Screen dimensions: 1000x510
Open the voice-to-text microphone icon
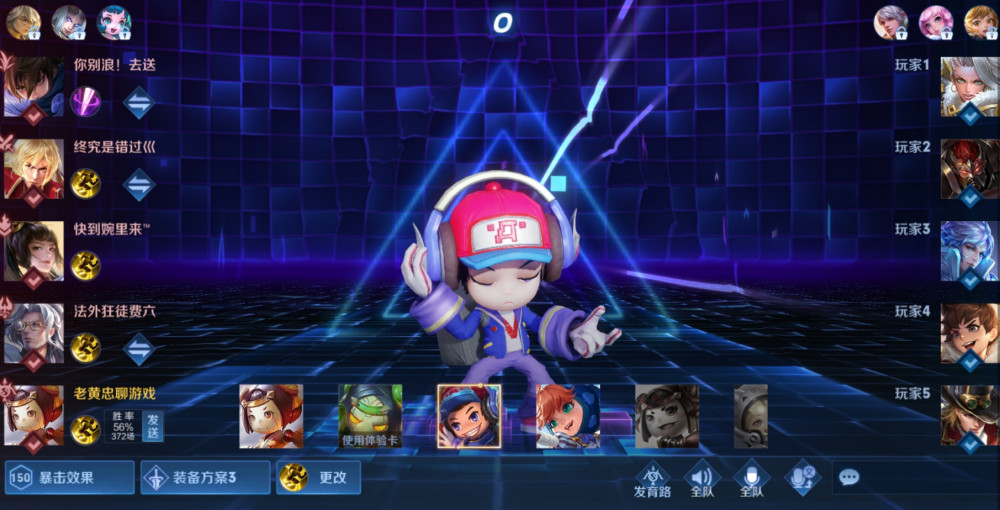tap(801, 478)
